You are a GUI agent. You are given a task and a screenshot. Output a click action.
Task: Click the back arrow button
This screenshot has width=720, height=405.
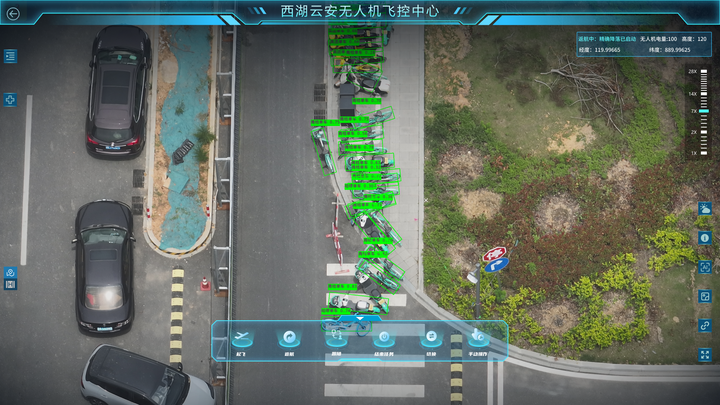[x=13, y=13]
